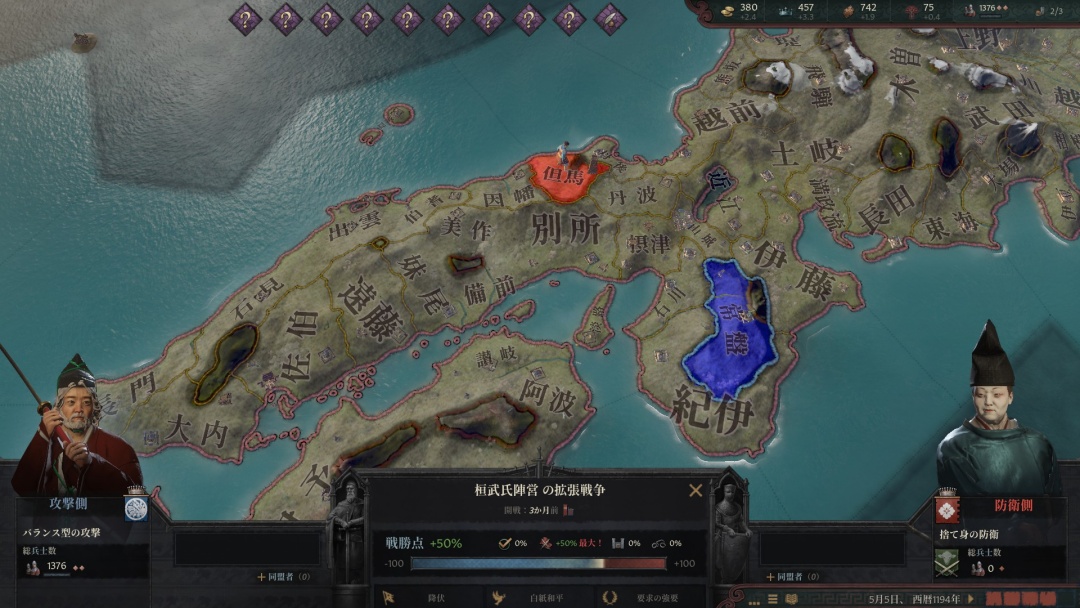Click the defender's red coat of arms

click(x=944, y=510)
